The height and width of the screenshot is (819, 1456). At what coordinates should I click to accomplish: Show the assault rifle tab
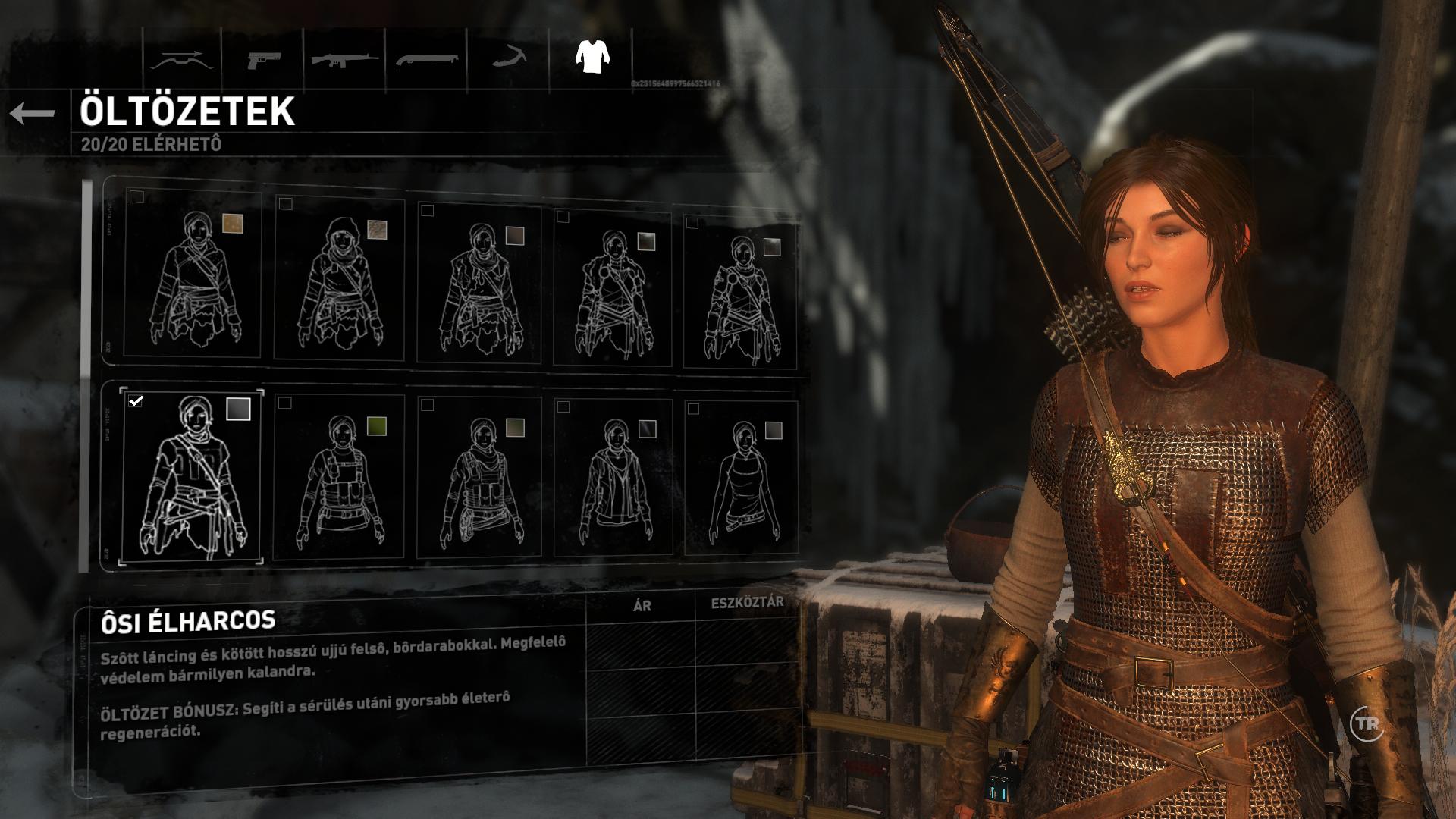(345, 59)
